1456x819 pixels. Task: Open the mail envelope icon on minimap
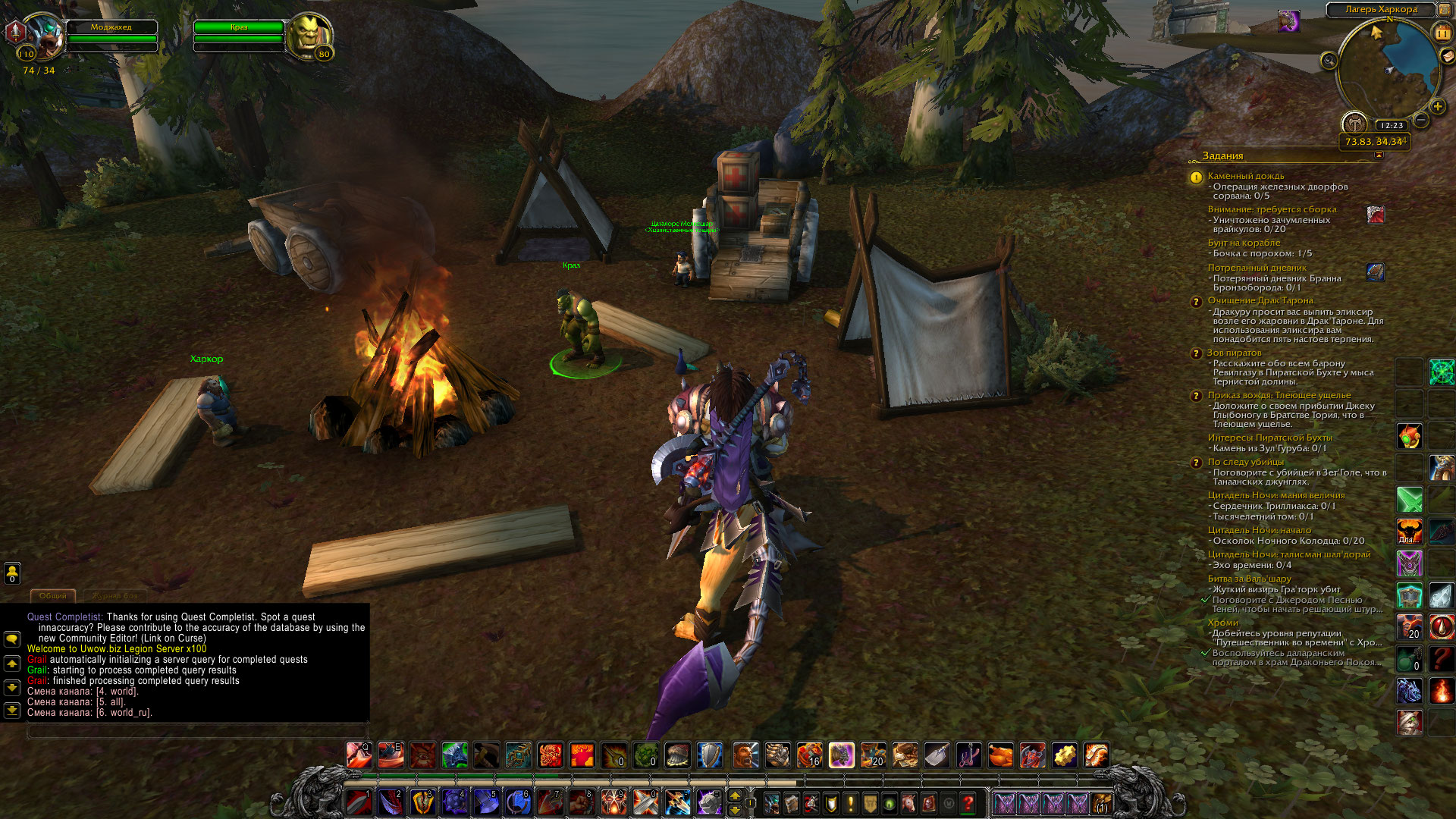pos(1447,55)
